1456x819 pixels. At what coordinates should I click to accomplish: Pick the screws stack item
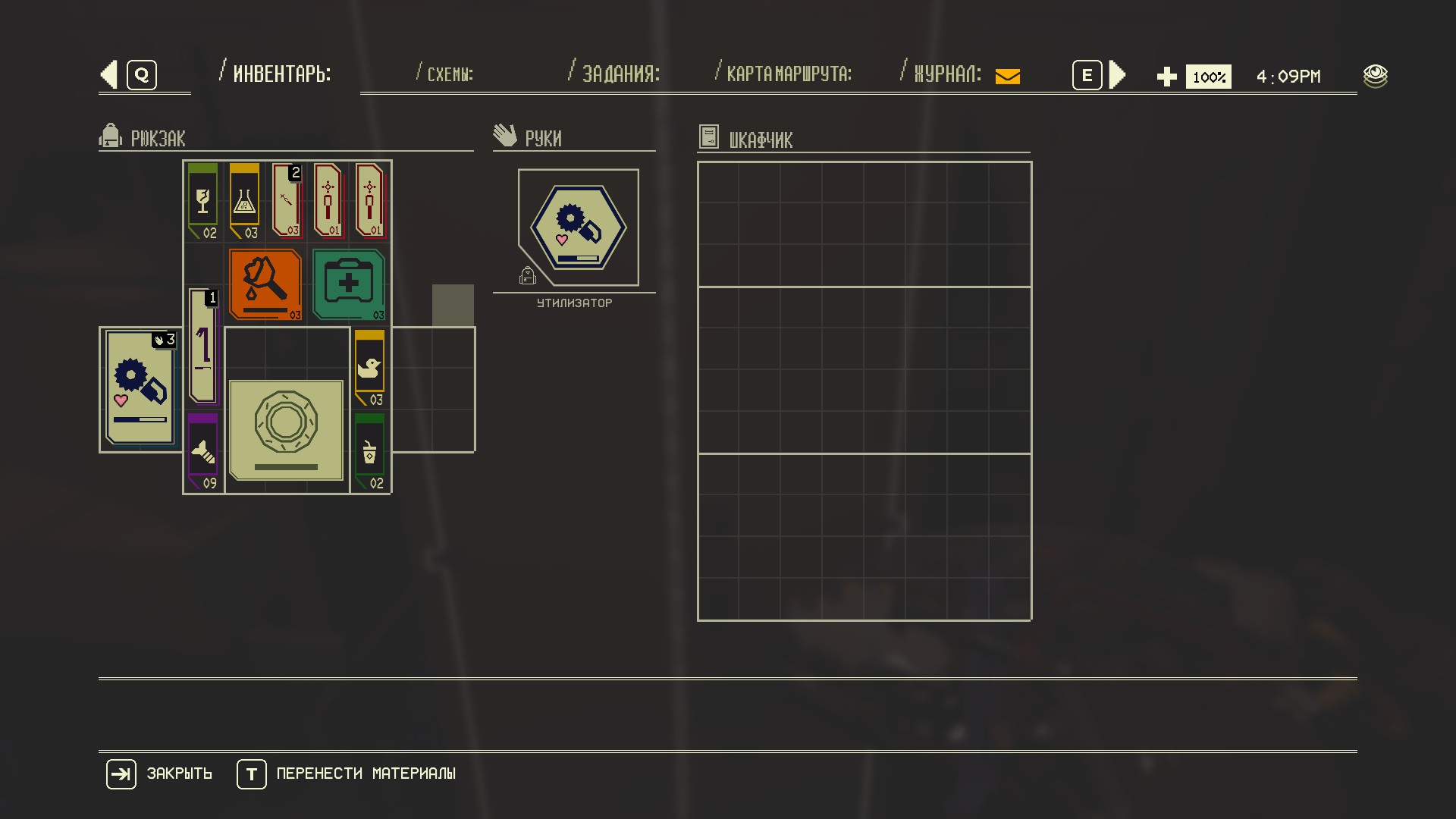pyautogui.click(x=202, y=453)
